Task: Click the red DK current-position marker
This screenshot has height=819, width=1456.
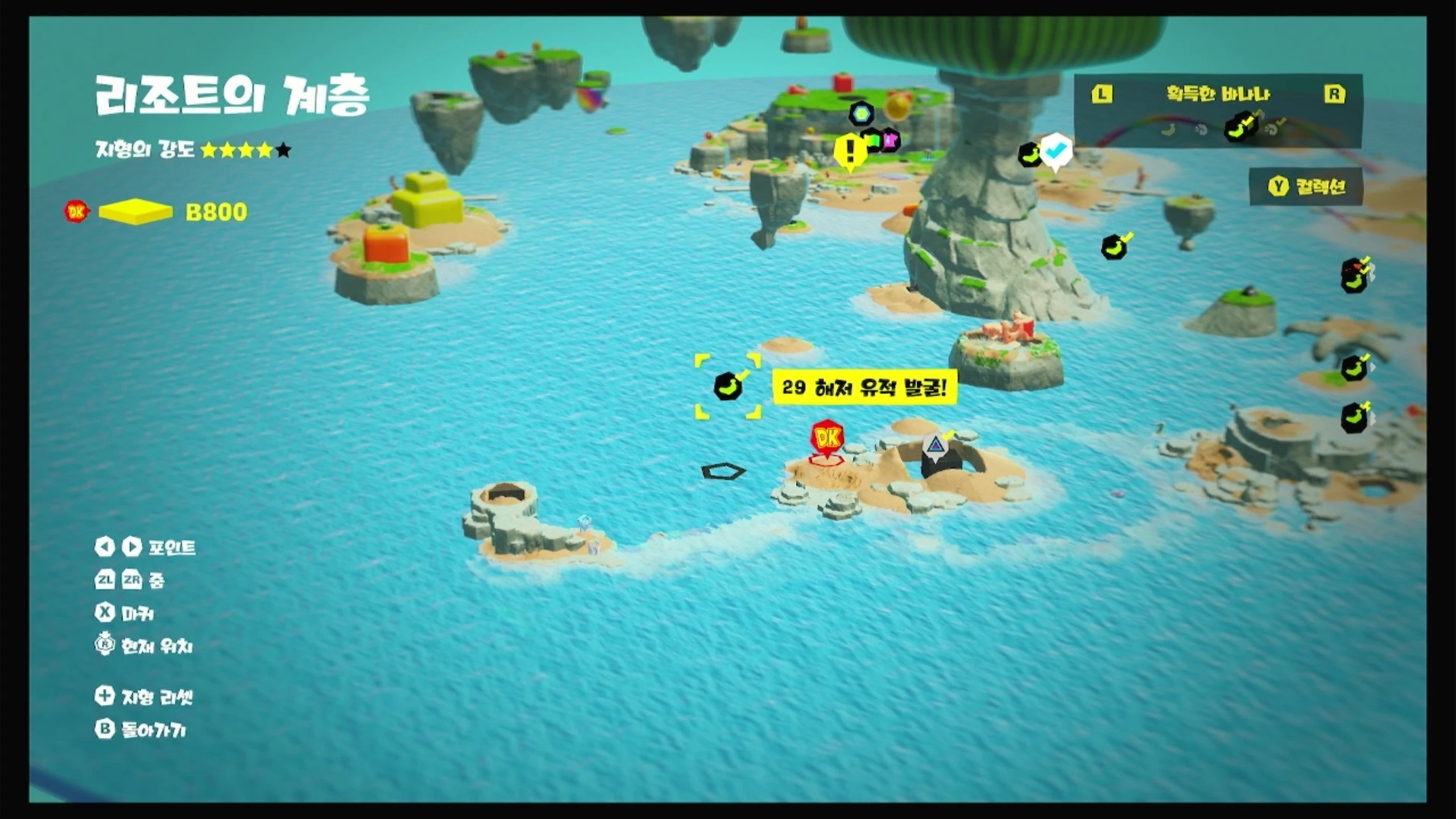Action: pyautogui.click(x=826, y=439)
